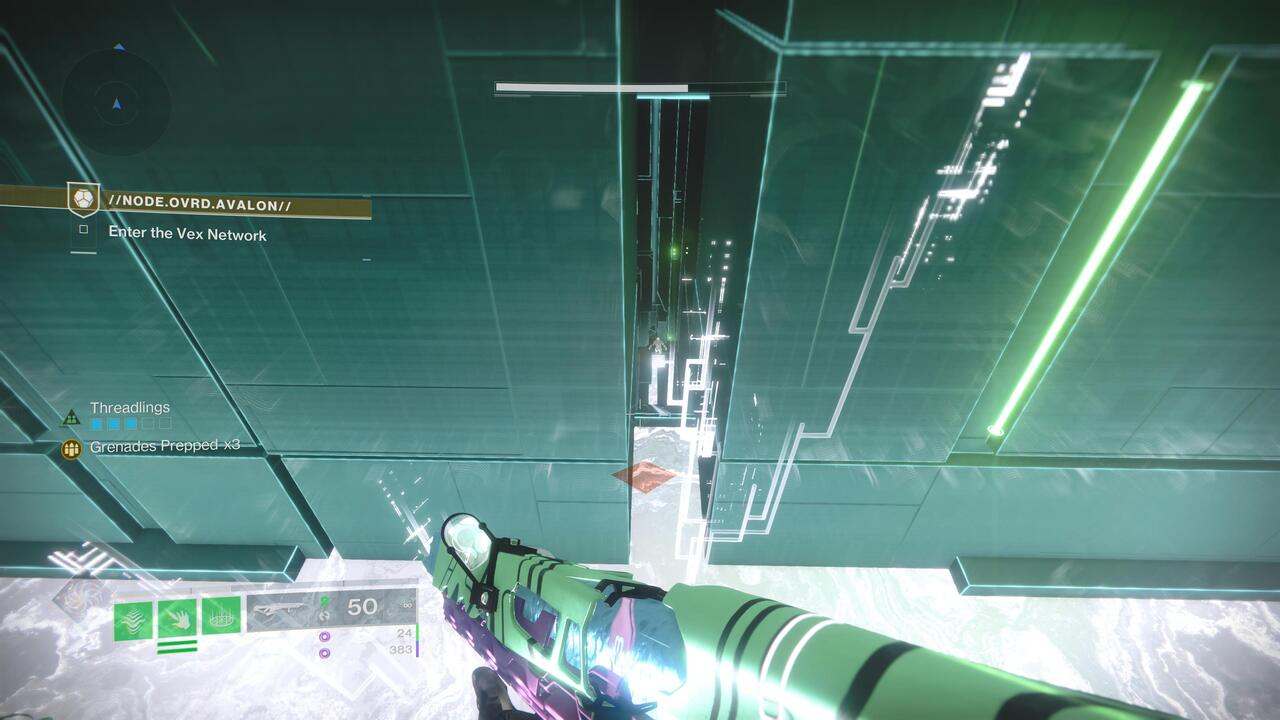Click the first filled Threadlings charge pip
Screen dimensions: 1280x720
click(97, 424)
